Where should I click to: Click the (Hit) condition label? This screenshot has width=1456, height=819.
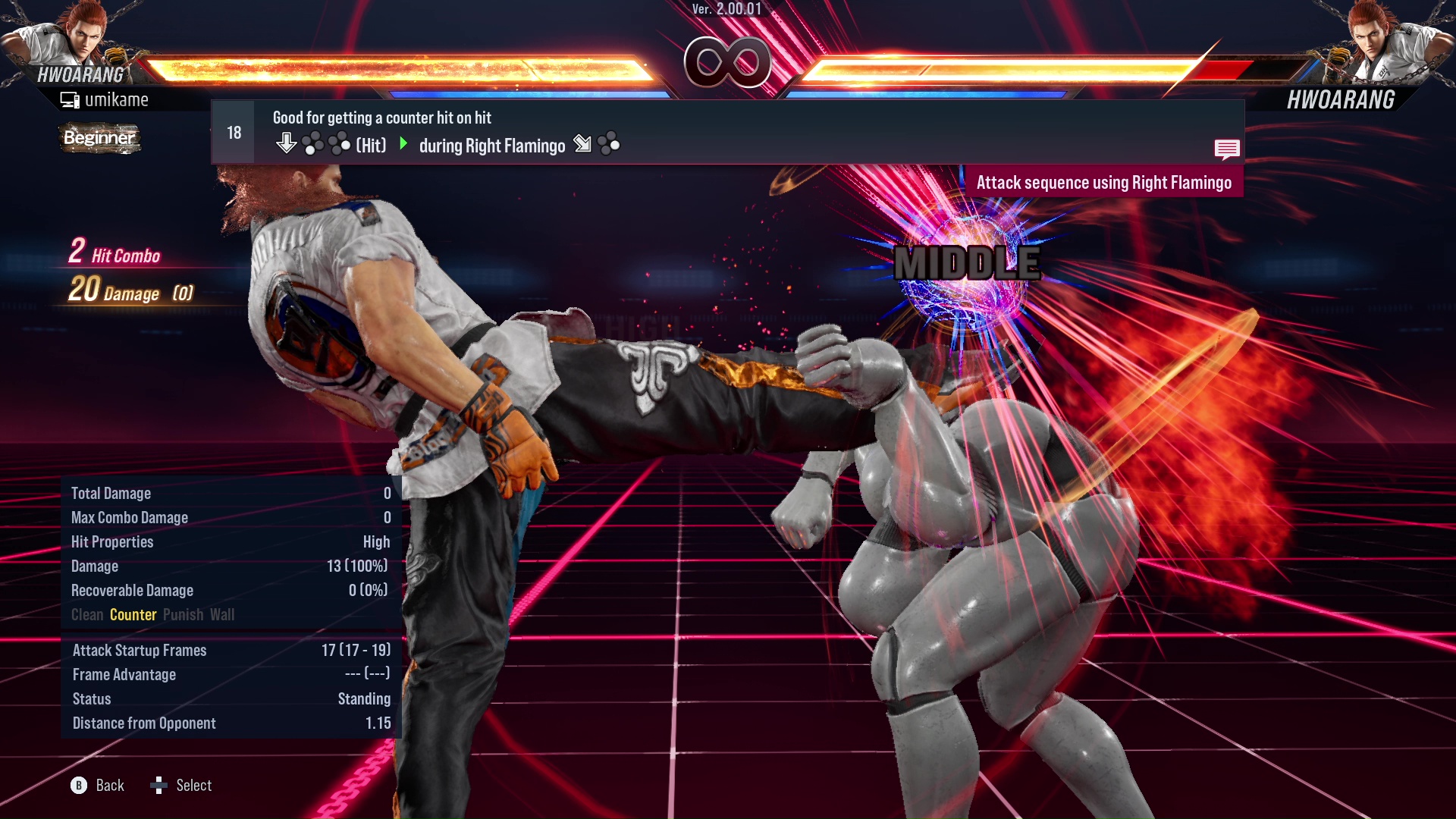(369, 146)
